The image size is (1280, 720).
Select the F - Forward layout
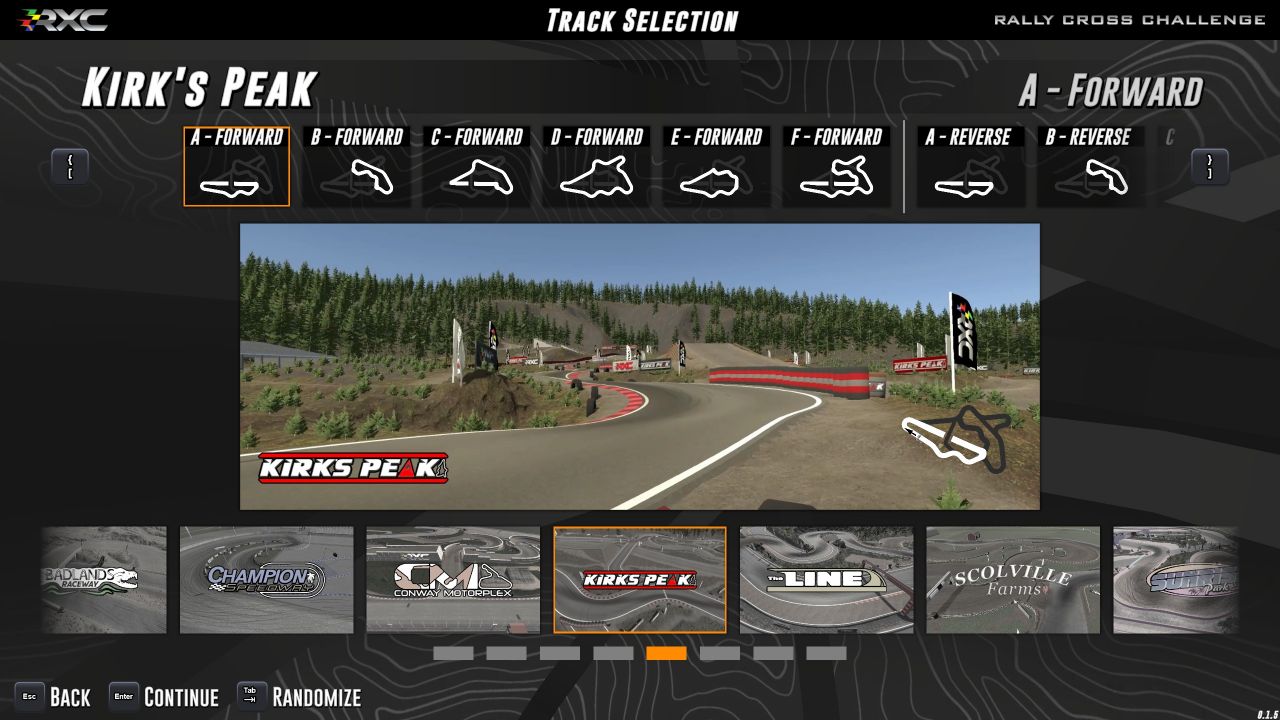pyautogui.click(x=837, y=167)
